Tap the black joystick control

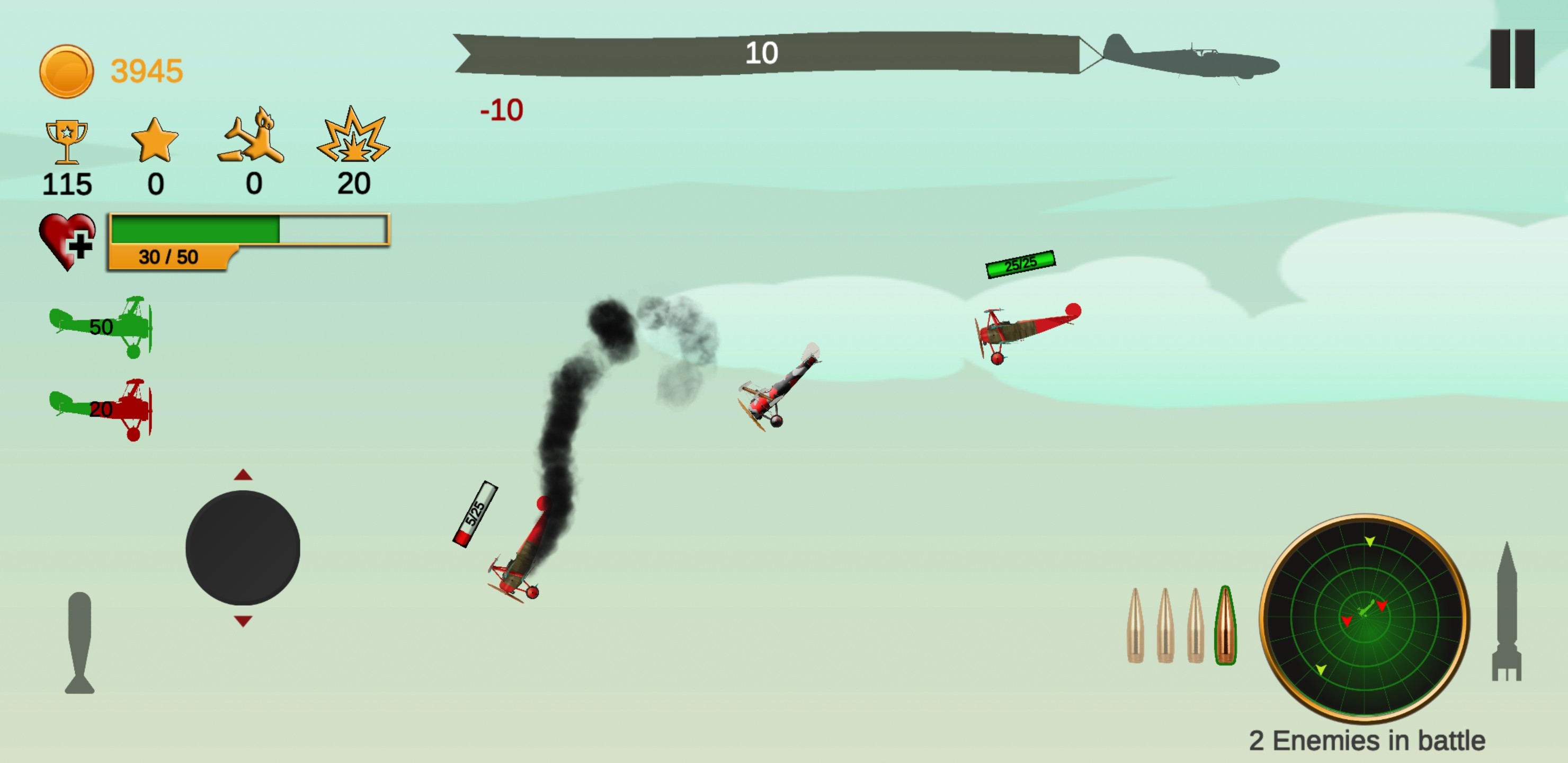(242, 548)
